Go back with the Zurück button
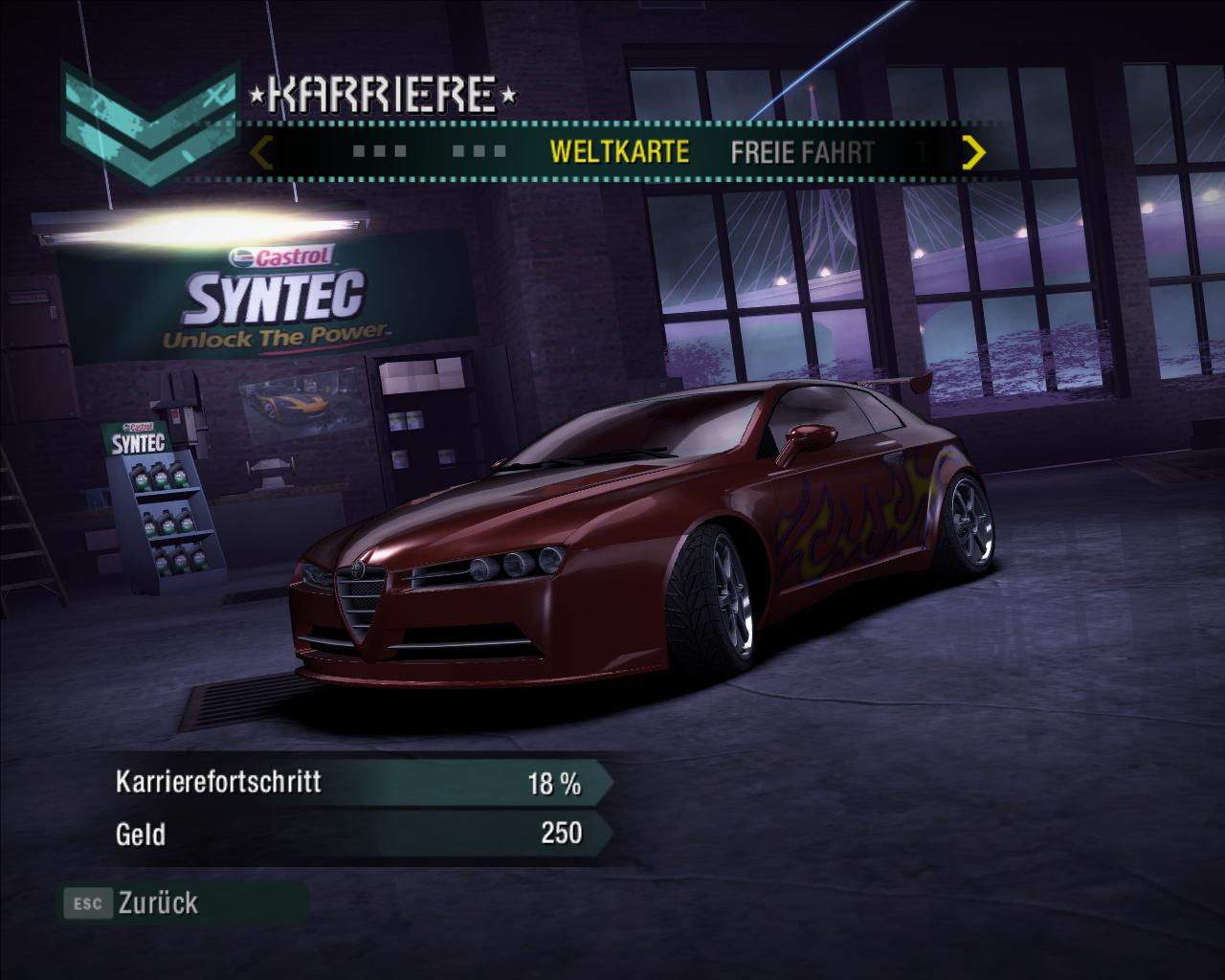 tap(157, 902)
